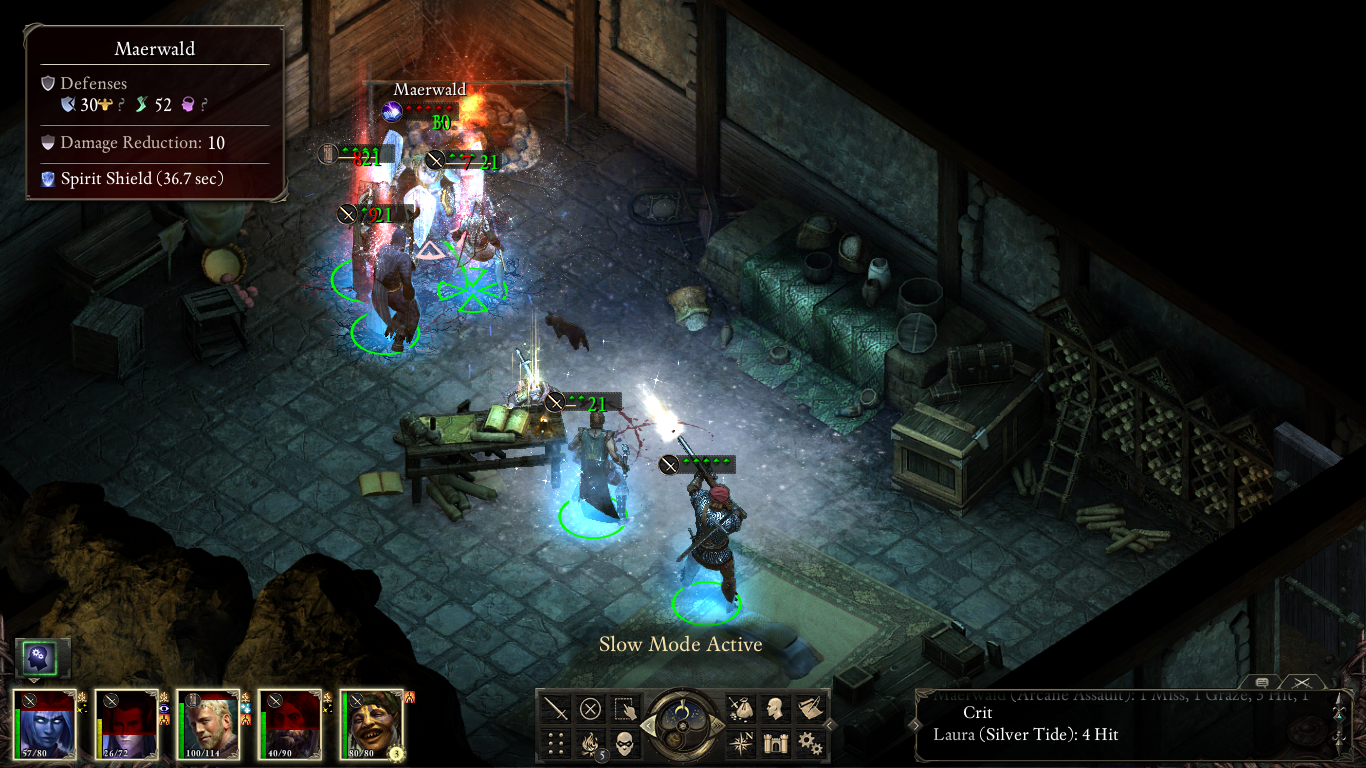Screen dimensions: 1366x768
Task: Click the sword attack command button
Action: click(556, 709)
